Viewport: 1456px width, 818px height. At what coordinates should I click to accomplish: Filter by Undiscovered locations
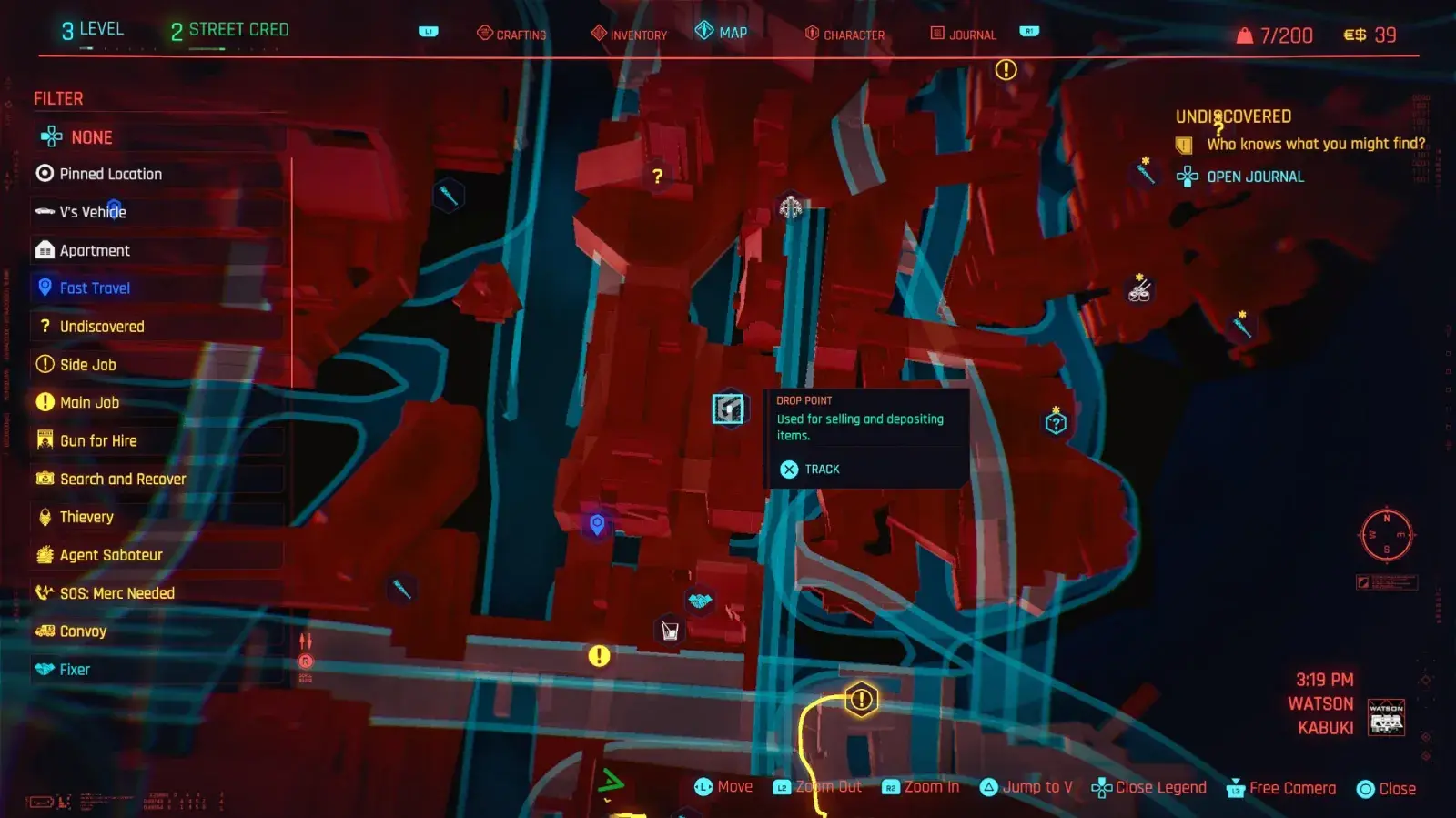point(101,327)
